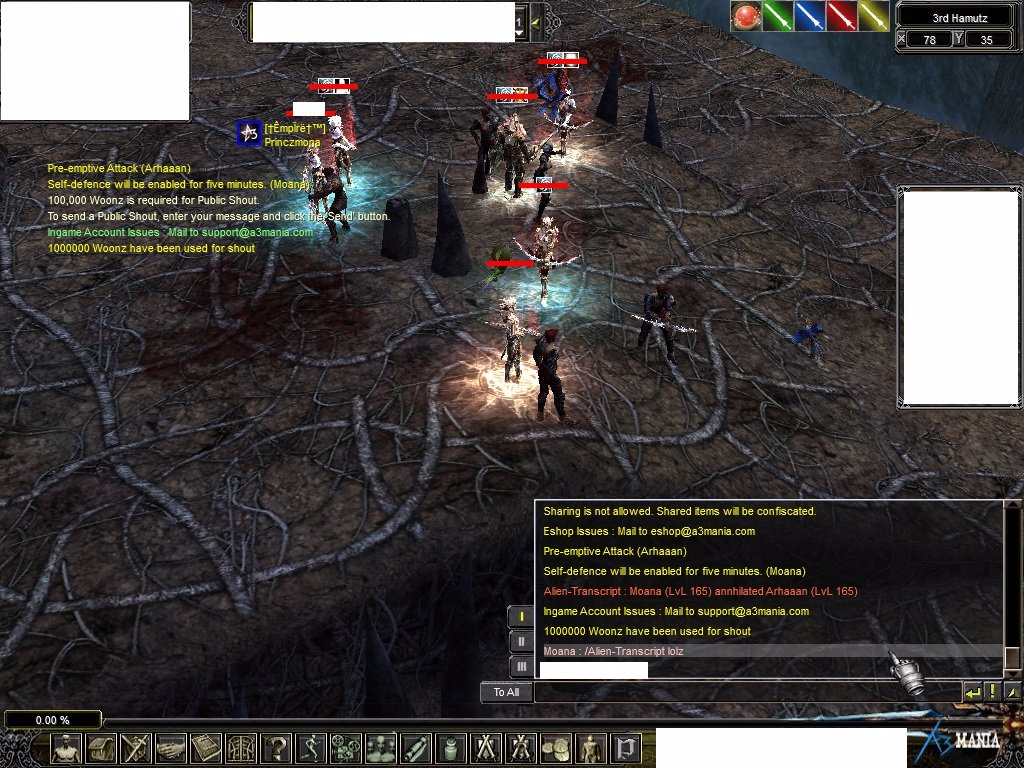Focus the chat message input field
The height and width of the screenshot is (768, 1024).
click(746, 692)
